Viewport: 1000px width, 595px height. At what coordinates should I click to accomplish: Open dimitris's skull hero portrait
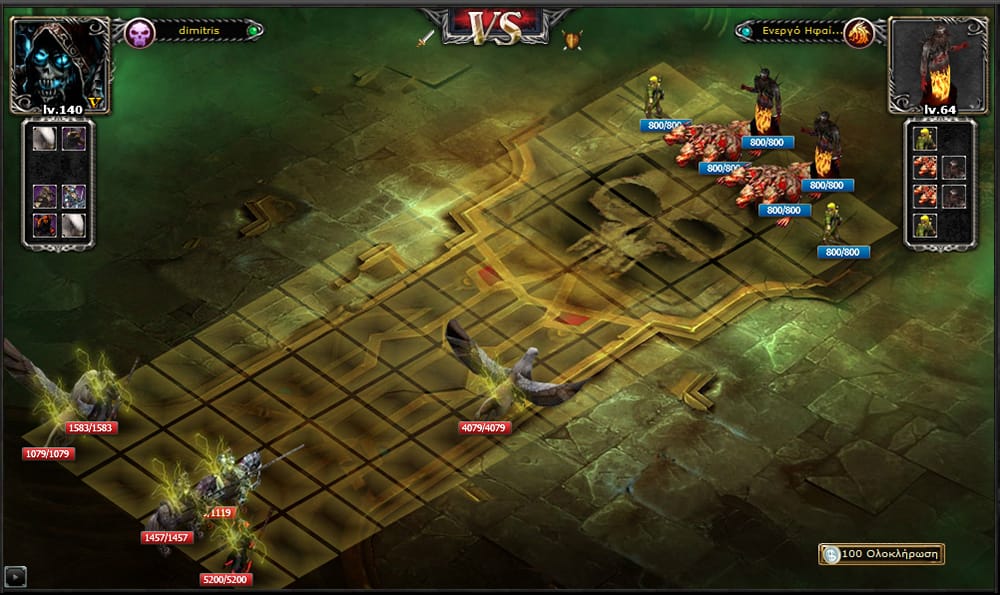[x=60, y=60]
